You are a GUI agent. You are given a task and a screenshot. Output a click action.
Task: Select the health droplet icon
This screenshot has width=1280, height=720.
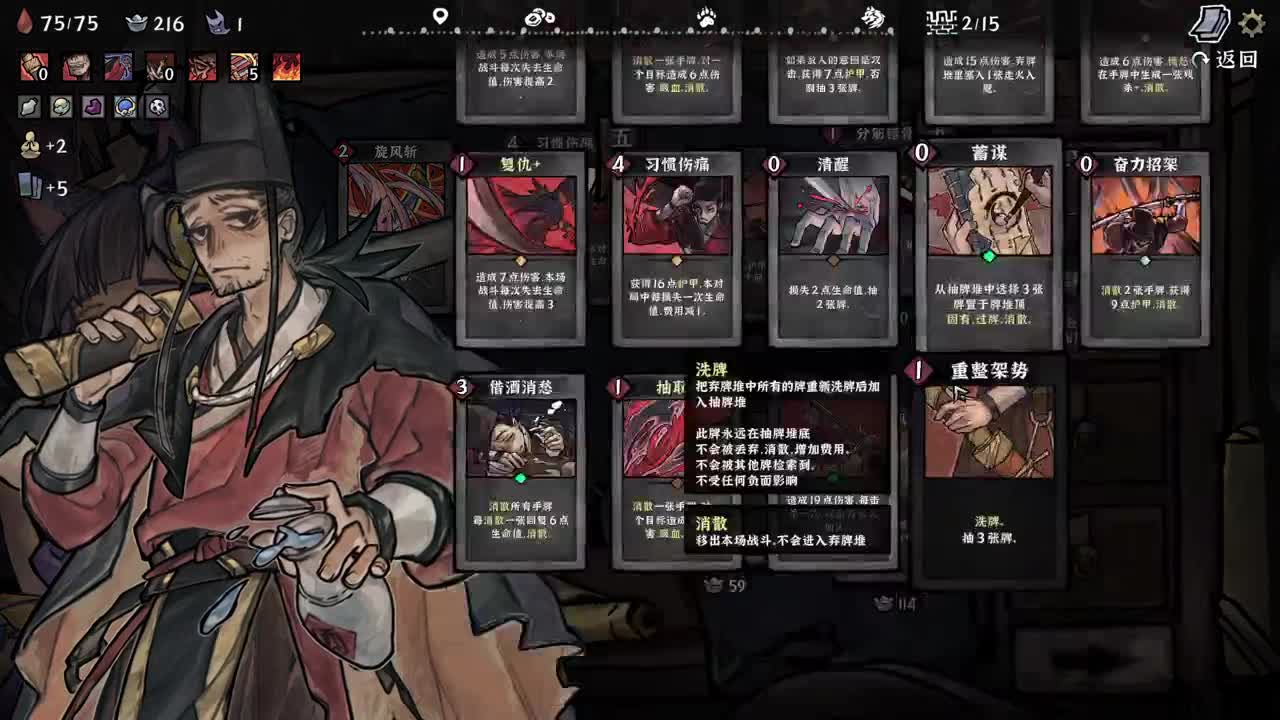point(28,22)
